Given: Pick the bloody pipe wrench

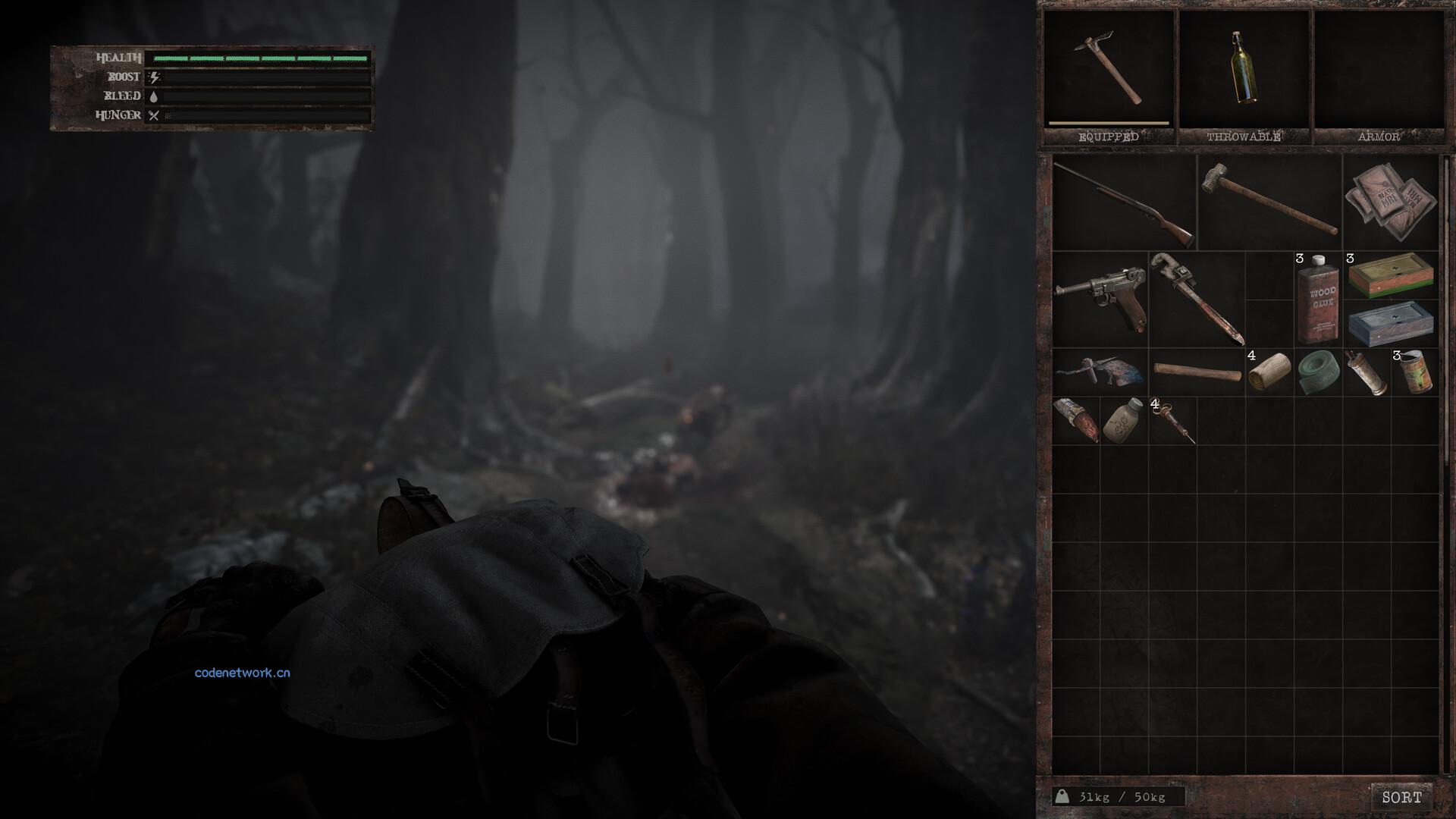Looking at the screenshot, I should [x=1196, y=299].
